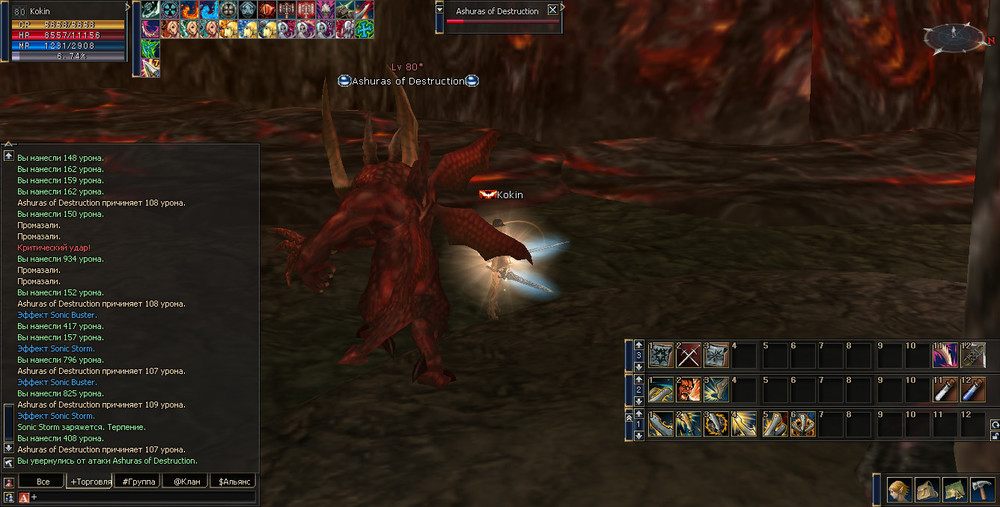Image resolution: width=1000 pixels, height=507 pixels.
Task: Use the white potion in the hotbar
Action: tap(943, 389)
